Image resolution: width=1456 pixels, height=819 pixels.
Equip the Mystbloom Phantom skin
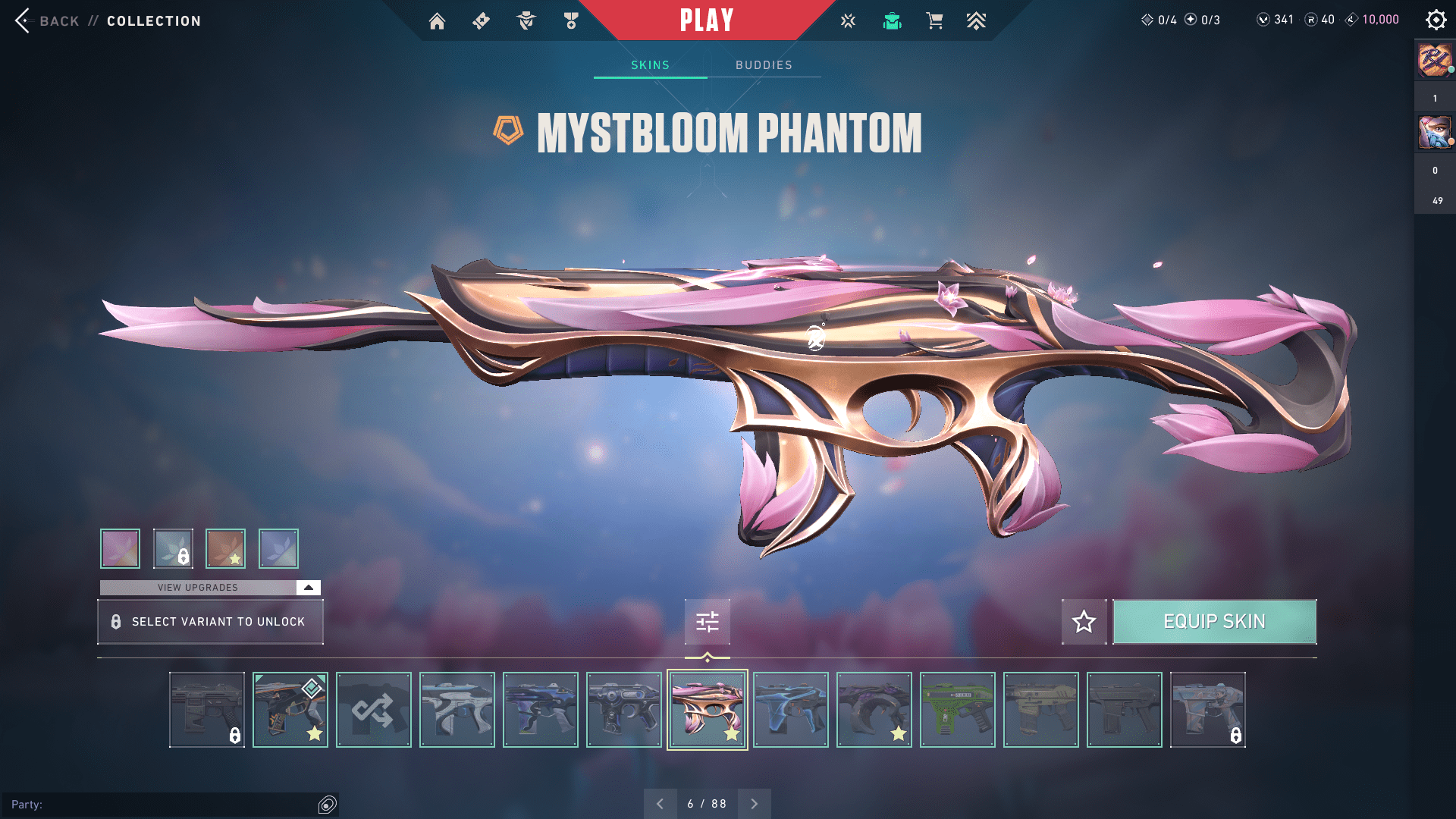1214,622
